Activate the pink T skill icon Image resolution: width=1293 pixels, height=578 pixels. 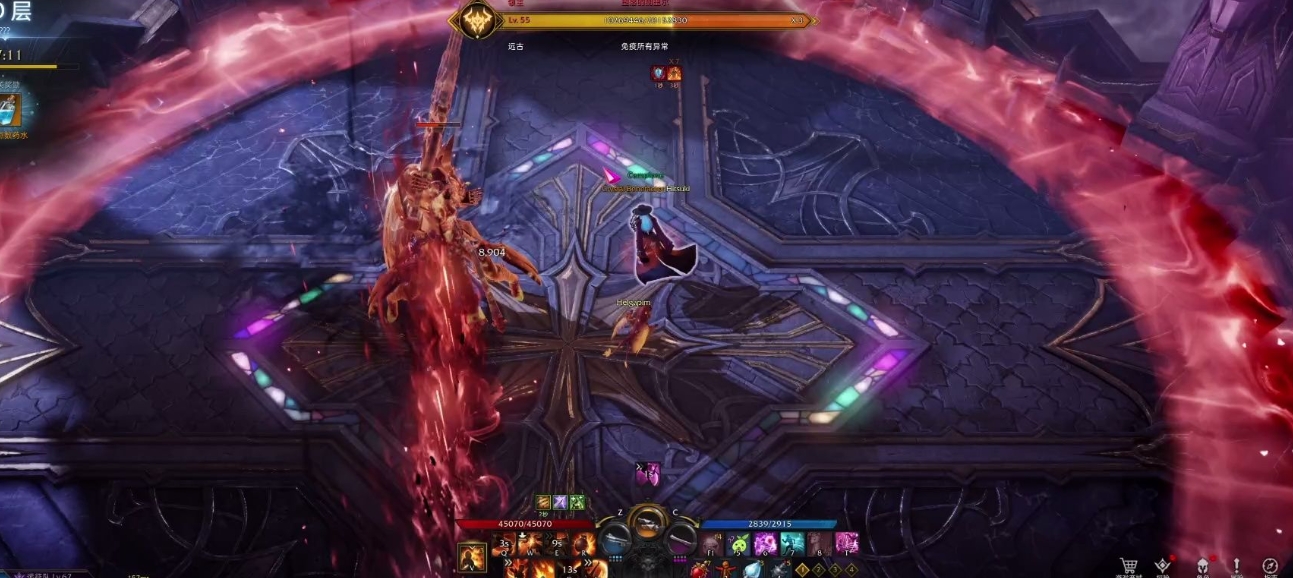click(x=847, y=544)
